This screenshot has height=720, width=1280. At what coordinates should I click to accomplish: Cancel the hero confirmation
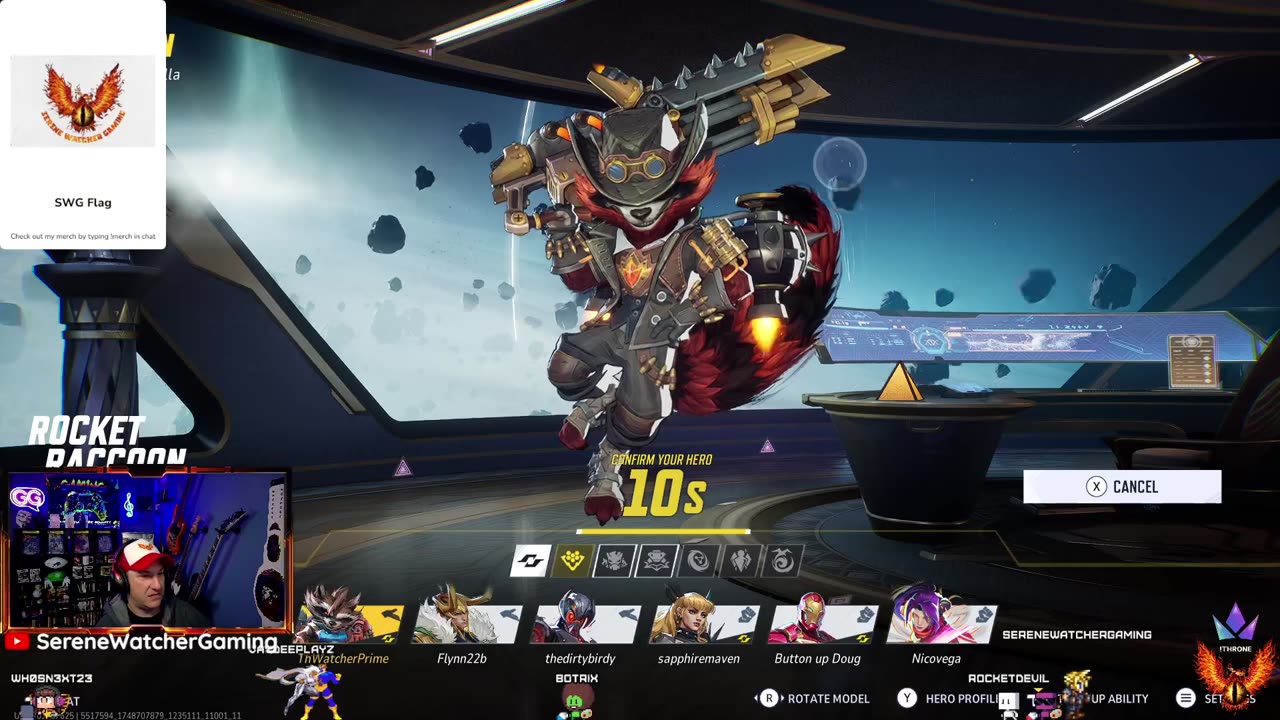(1121, 487)
